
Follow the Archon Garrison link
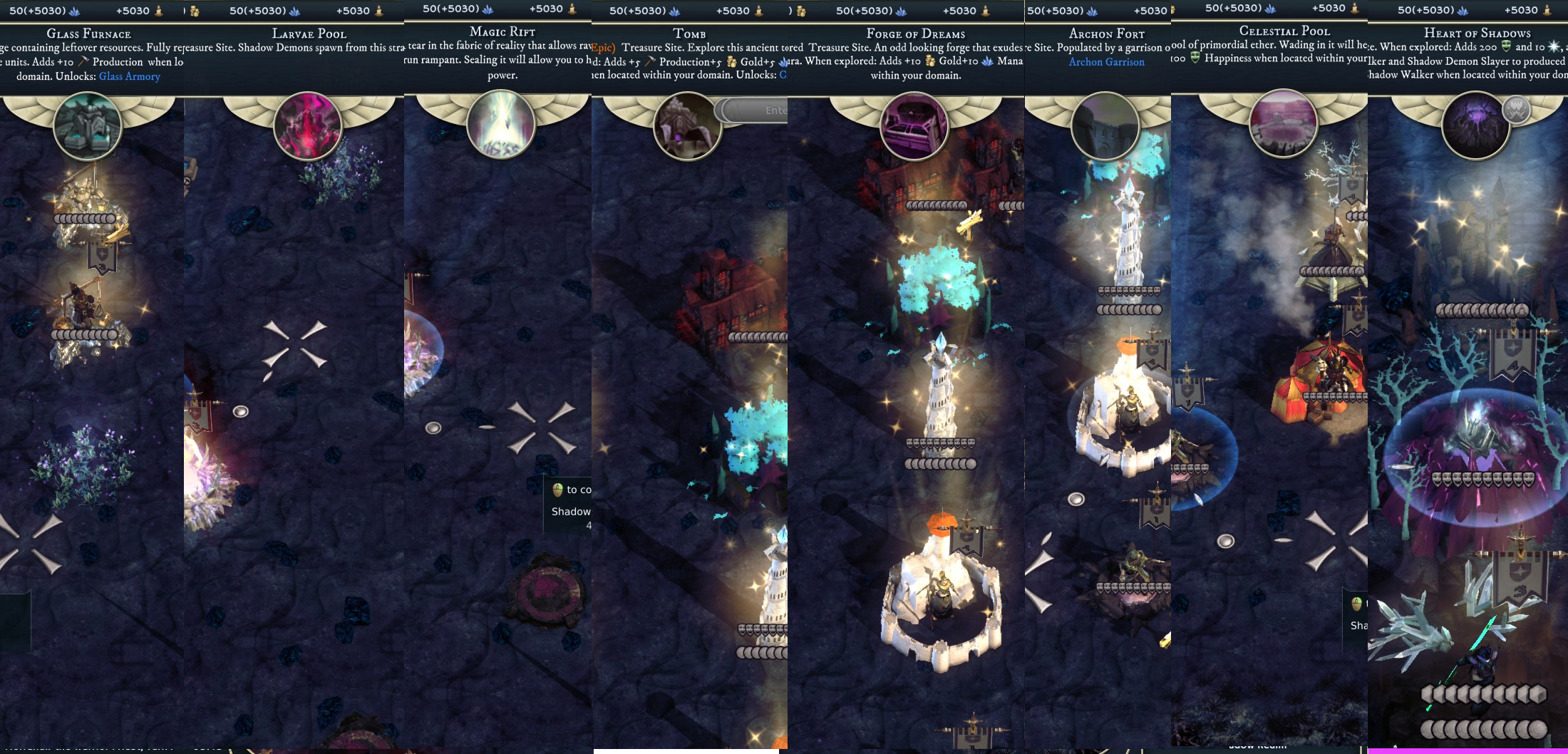[1108, 62]
